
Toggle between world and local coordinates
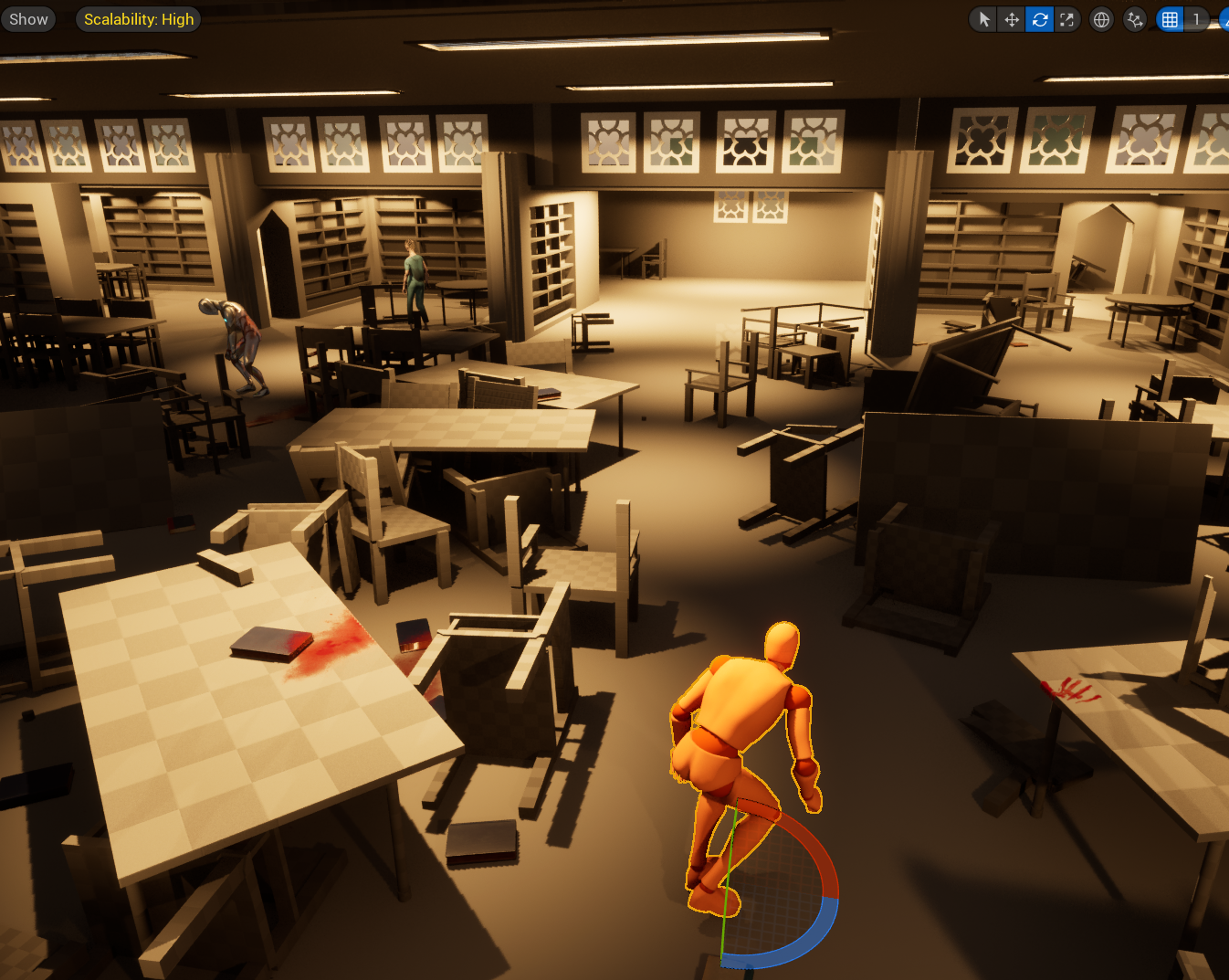1101,18
